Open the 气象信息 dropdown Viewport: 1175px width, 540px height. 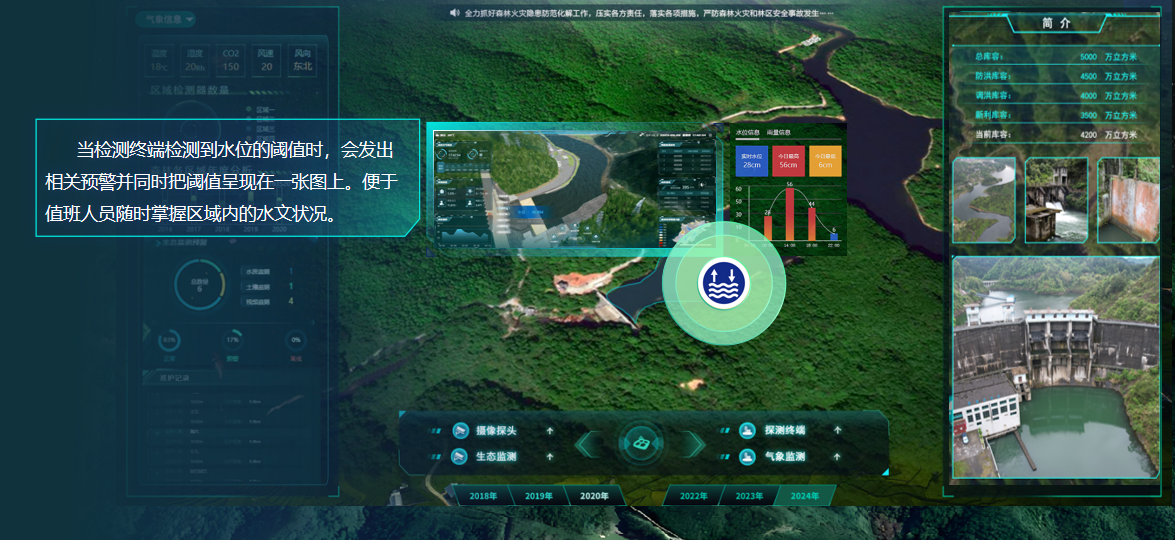click(166, 19)
